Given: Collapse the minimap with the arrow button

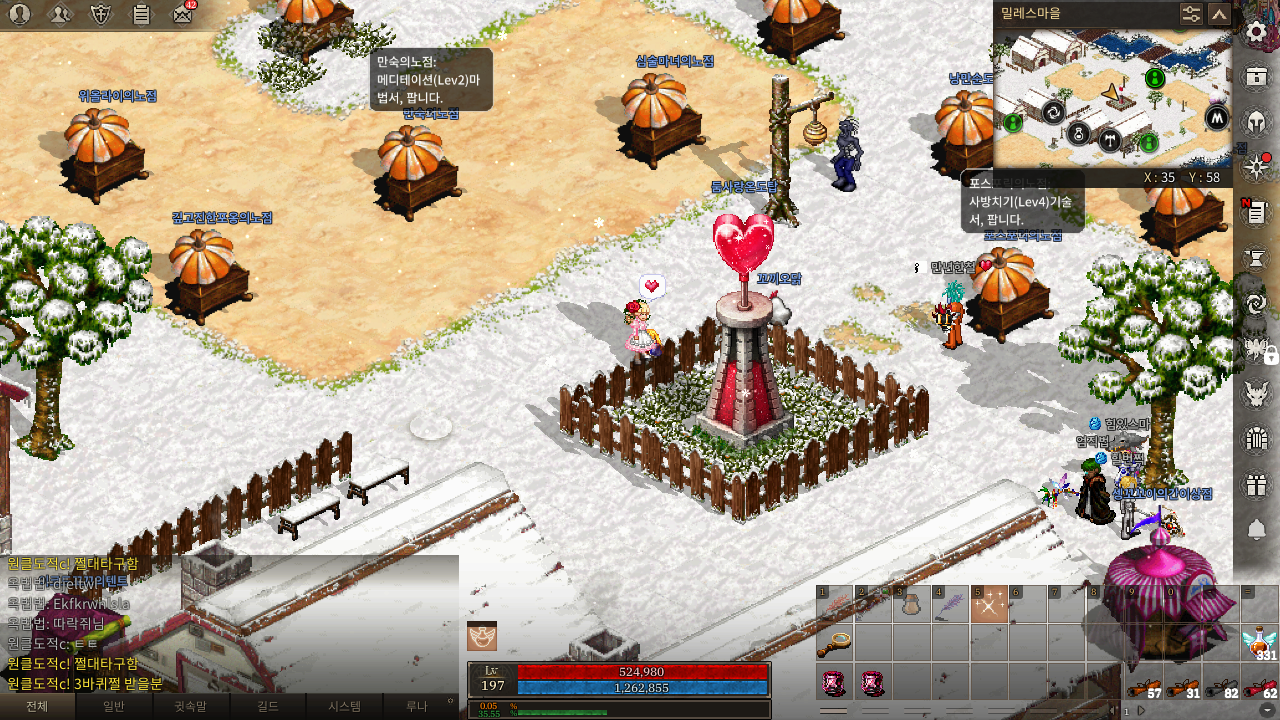Looking at the screenshot, I should click(x=1219, y=14).
